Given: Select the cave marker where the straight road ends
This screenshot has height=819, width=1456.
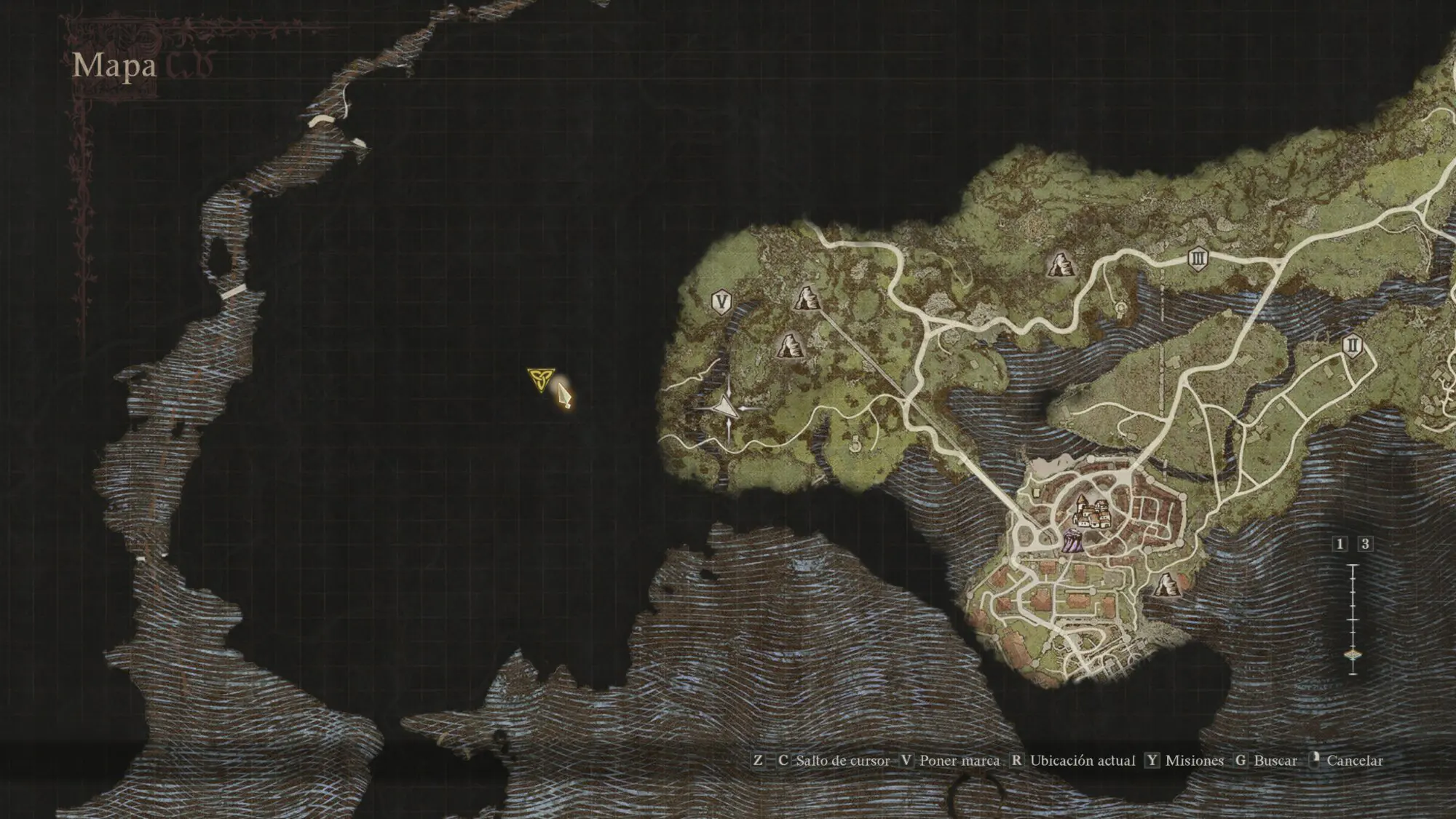Looking at the screenshot, I should click(805, 298).
